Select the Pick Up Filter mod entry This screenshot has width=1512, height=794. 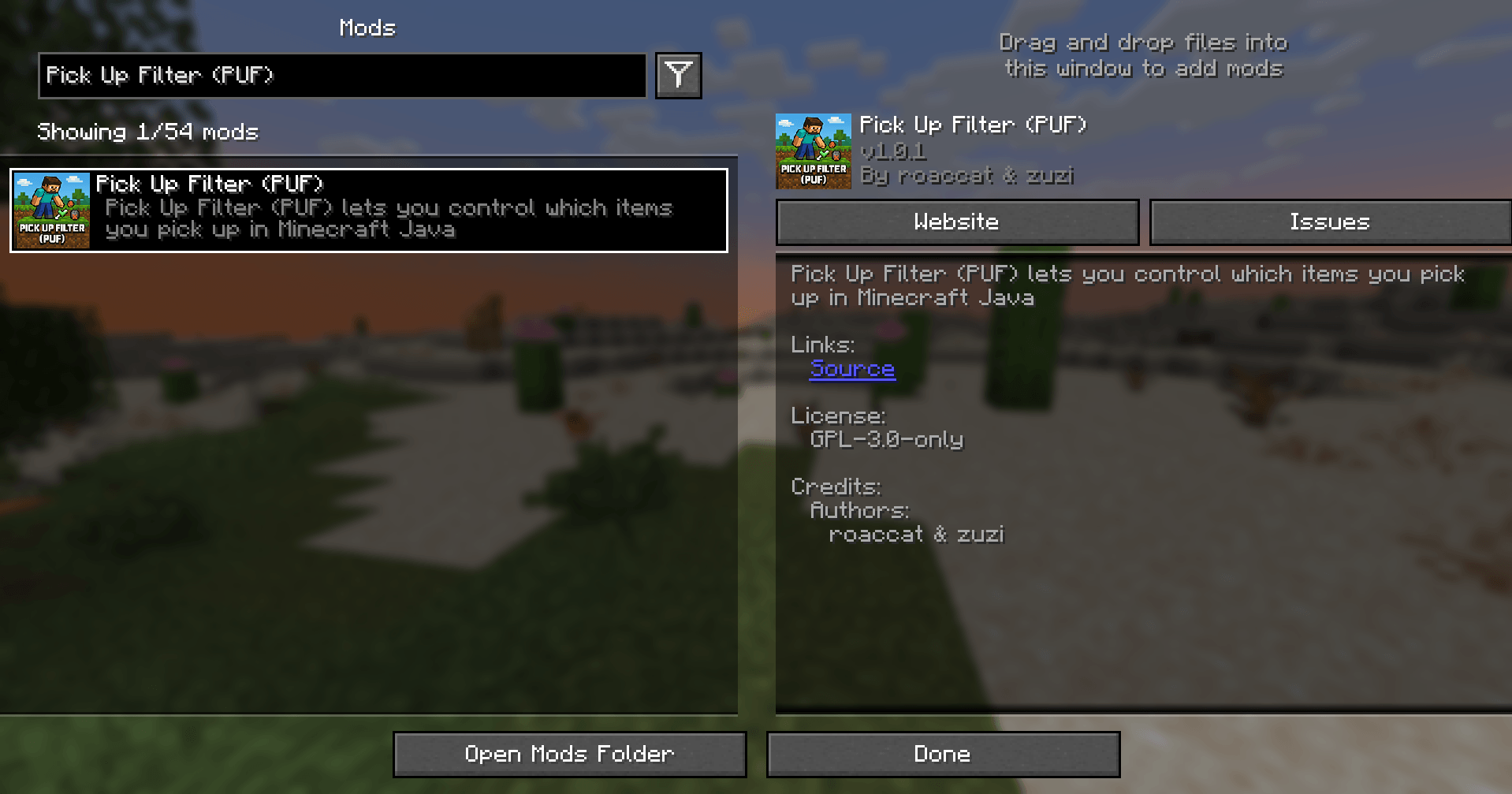pos(368,209)
